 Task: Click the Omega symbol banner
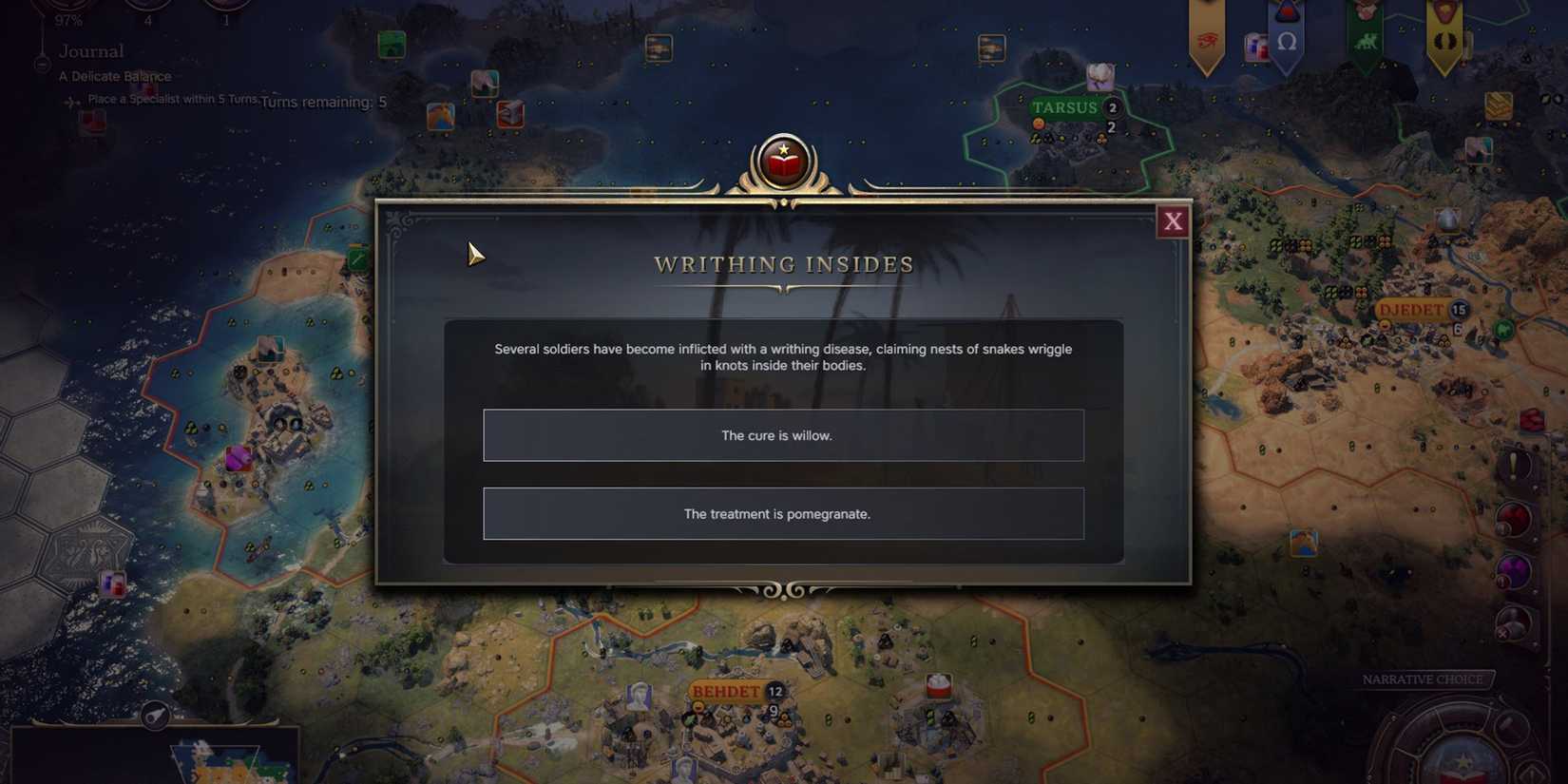(1289, 41)
